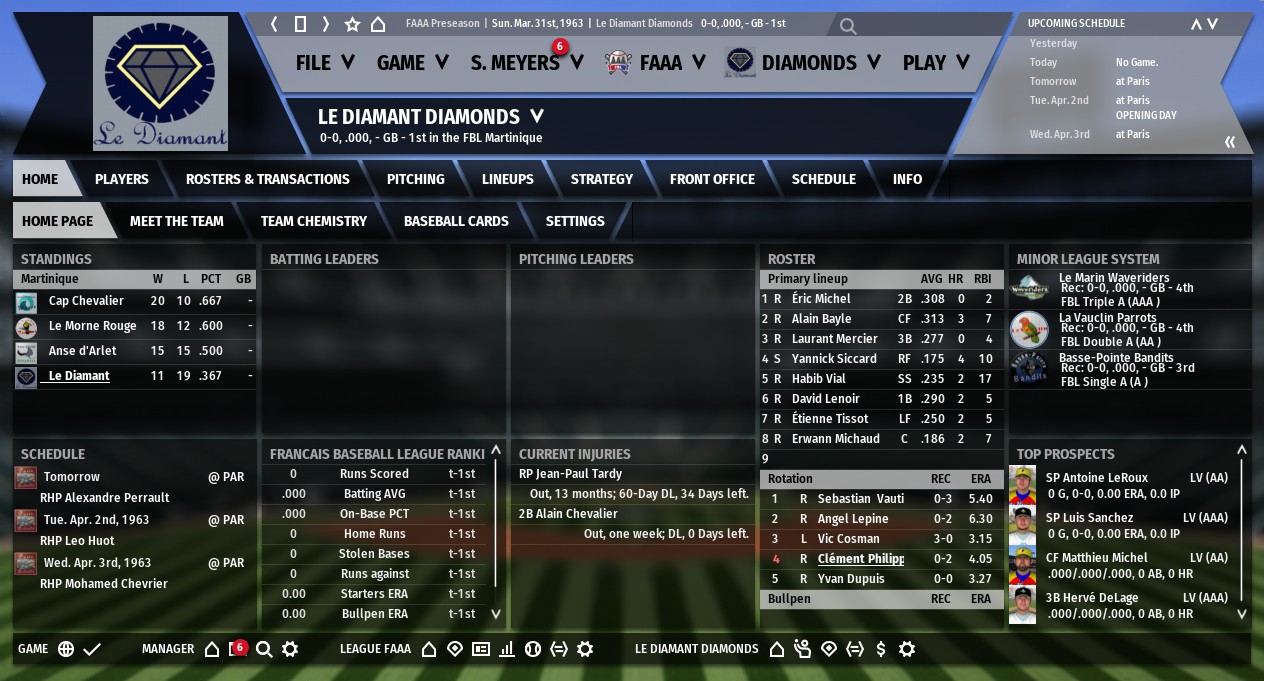Screen dimensions: 1264x681
Task: Open the FILE menu
Action: [x=325, y=63]
